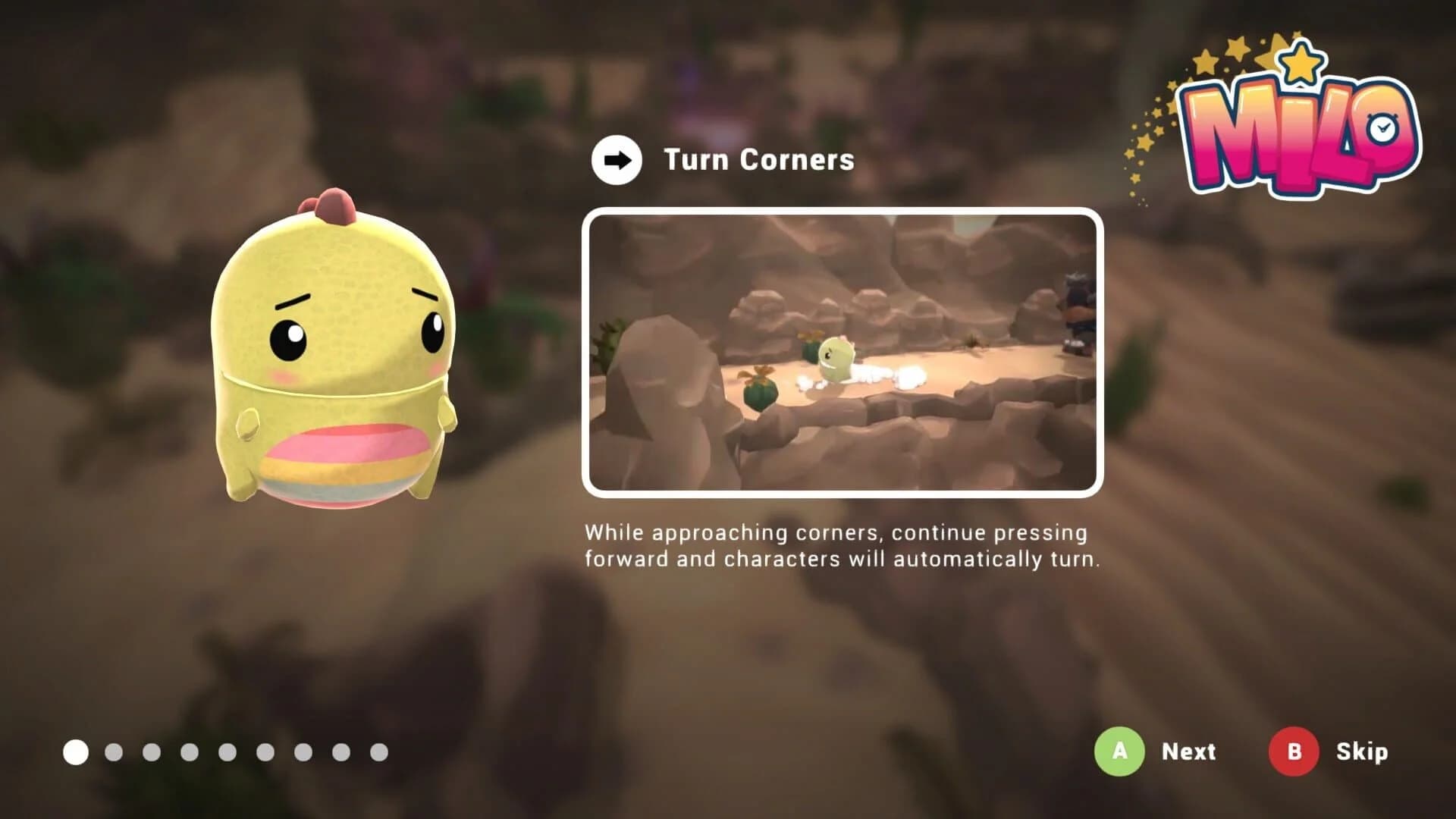Viewport: 1456px width, 819px height.
Task: Click the white arrow icon beside Turn Corners
Action: tap(616, 160)
